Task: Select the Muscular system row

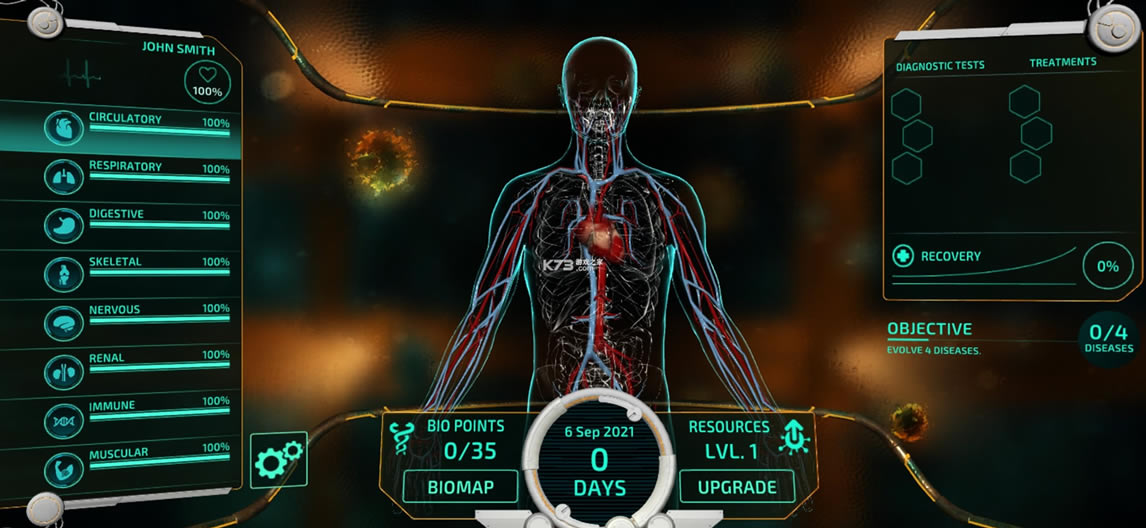Action: pos(140,459)
